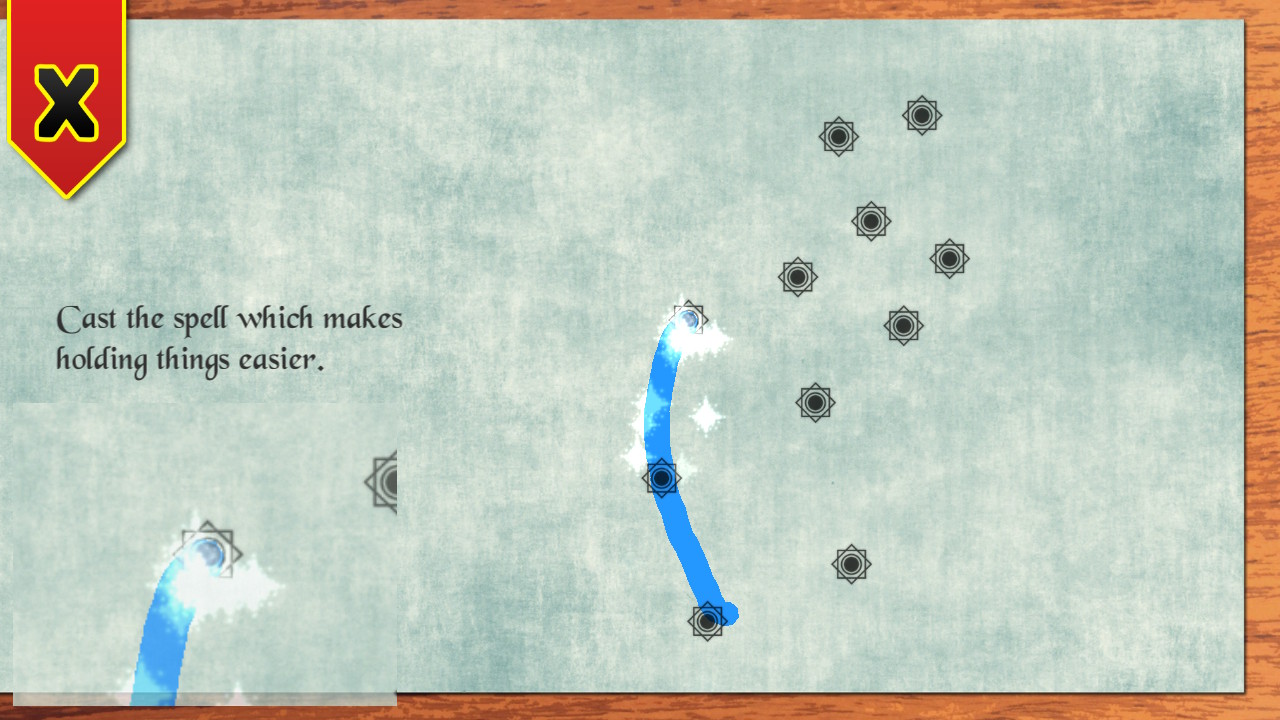Click the topmost rune node on the right
Screen dimensions: 1280x720
coord(920,115)
